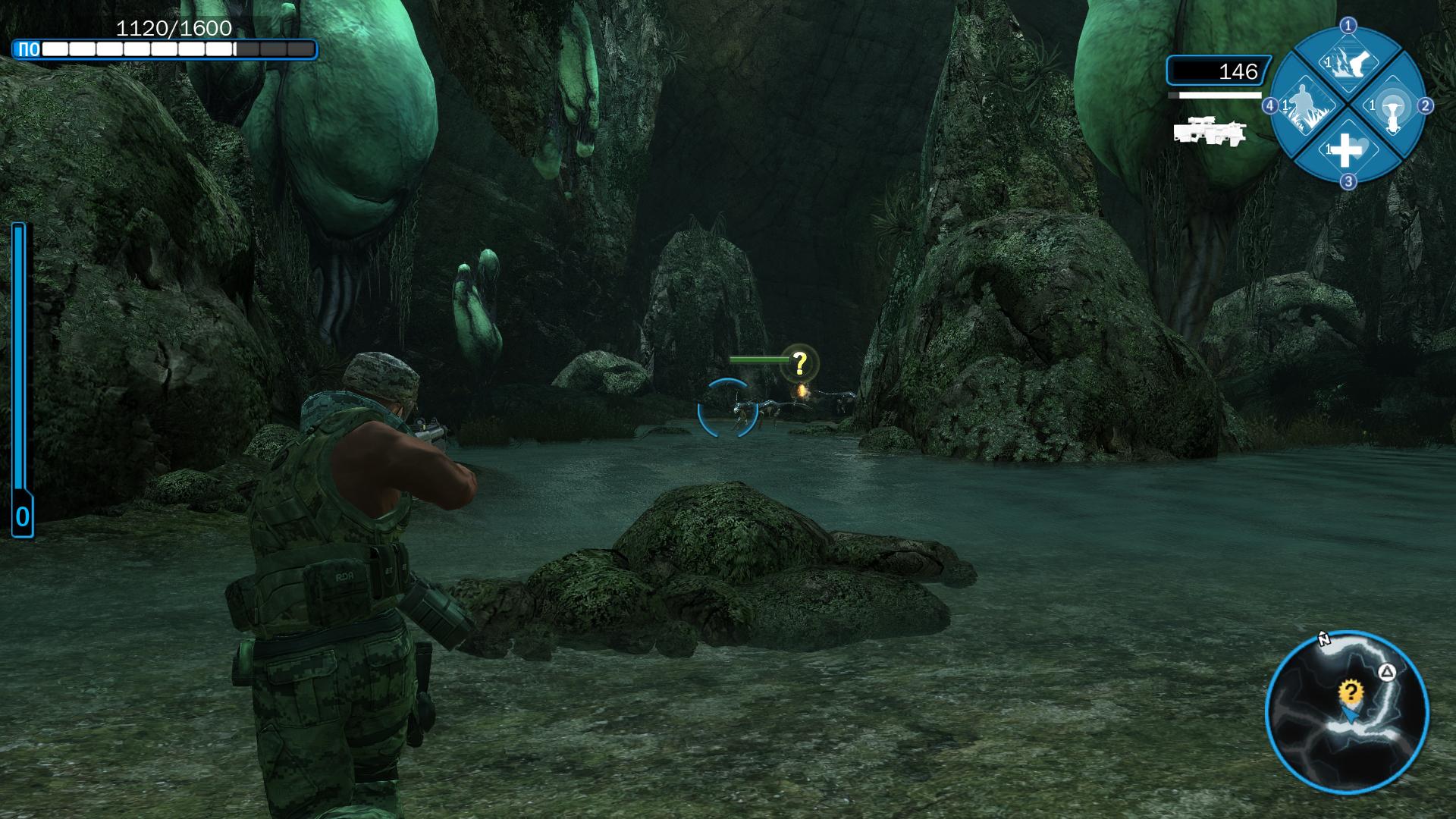Screen dimensions: 1456x819
Task: Open the circular minimap
Action: coord(1347,713)
